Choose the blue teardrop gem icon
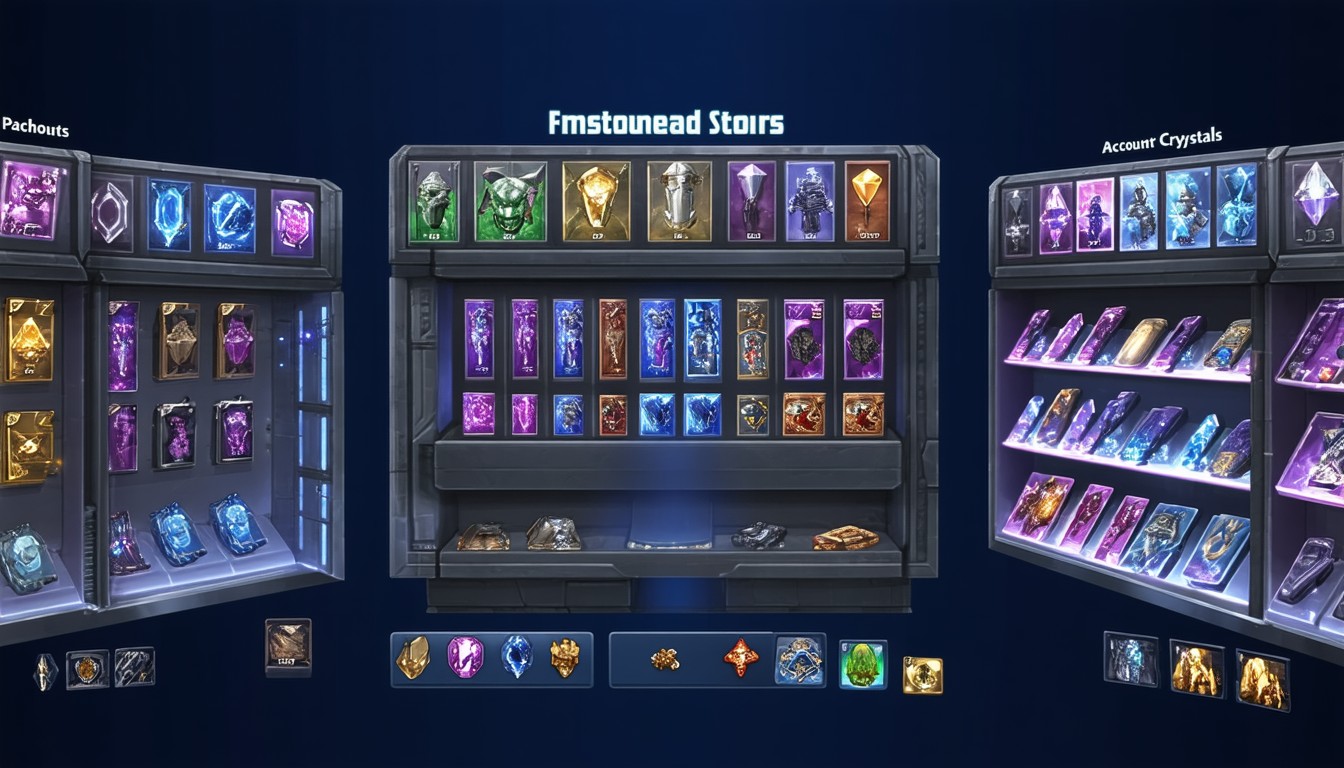This screenshot has height=768, width=1344. click(516, 658)
